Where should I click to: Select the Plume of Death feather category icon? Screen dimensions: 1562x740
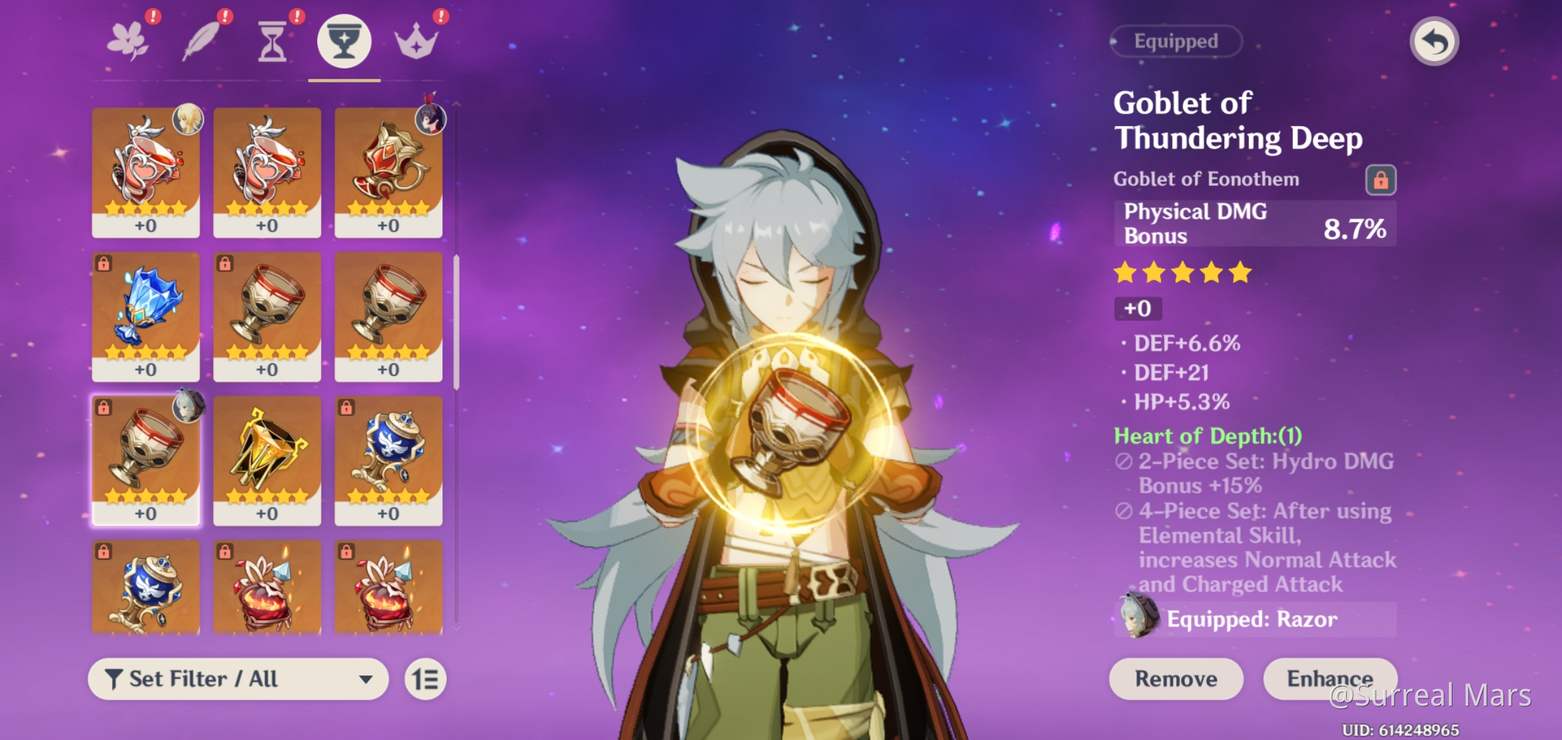click(x=200, y=38)
